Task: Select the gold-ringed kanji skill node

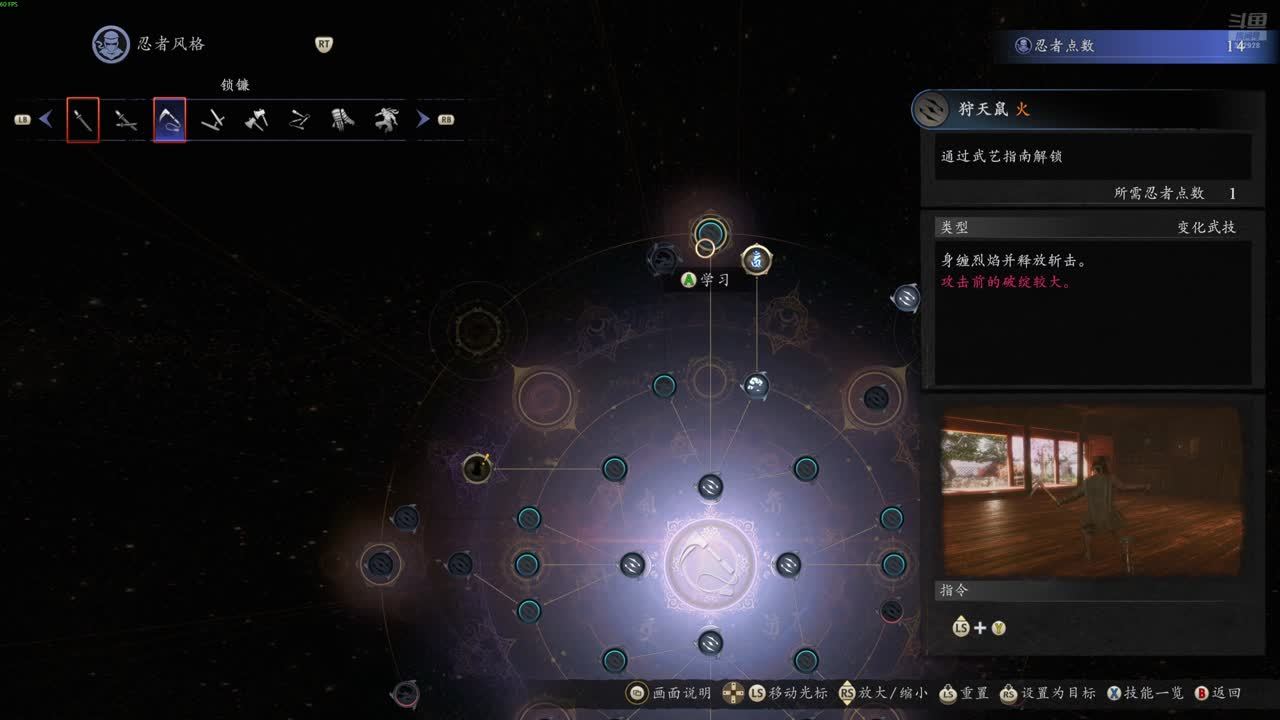Action: 757,260
